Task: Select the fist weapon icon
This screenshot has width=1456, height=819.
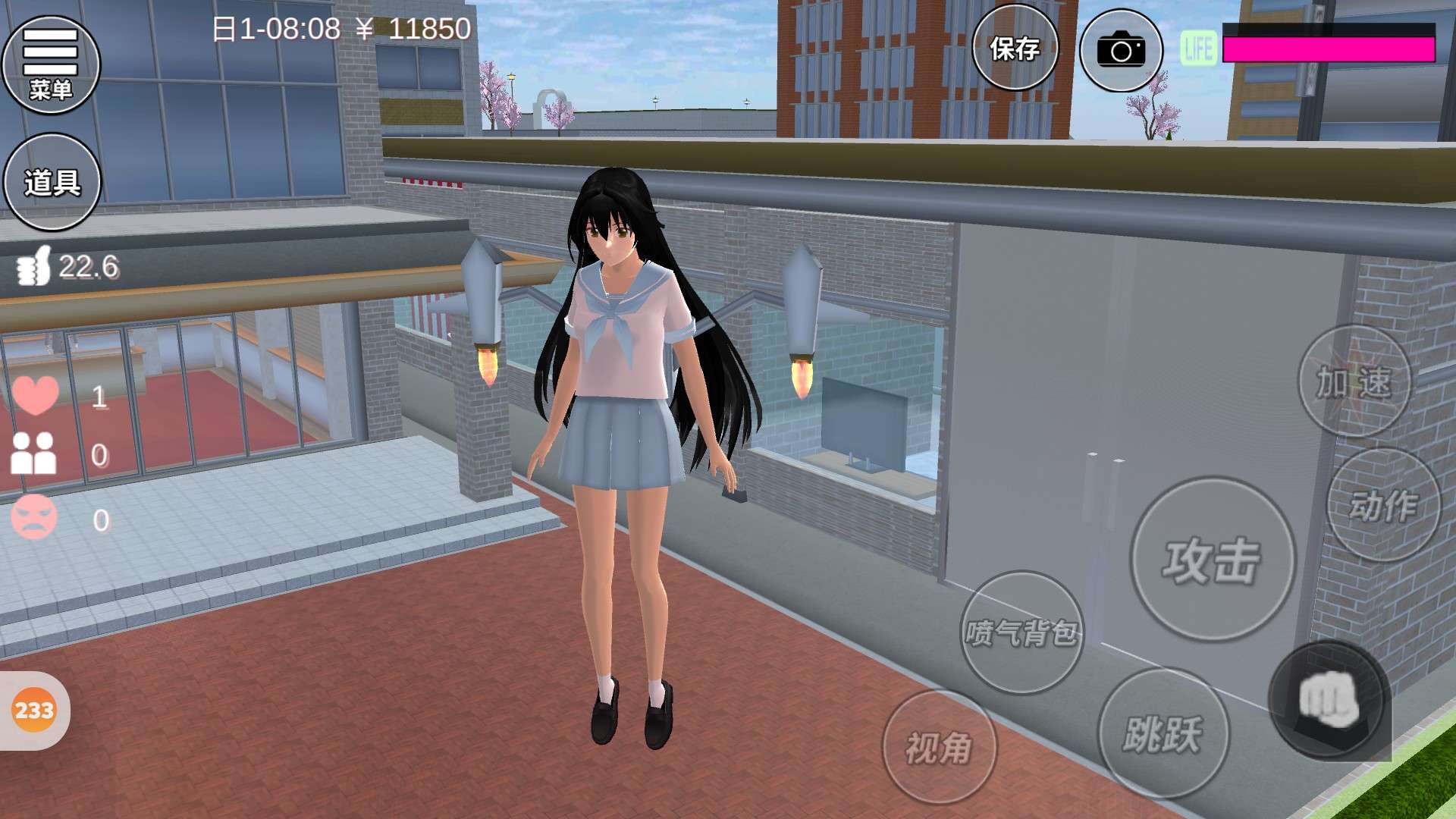Action: click(x=1329, y=699)
